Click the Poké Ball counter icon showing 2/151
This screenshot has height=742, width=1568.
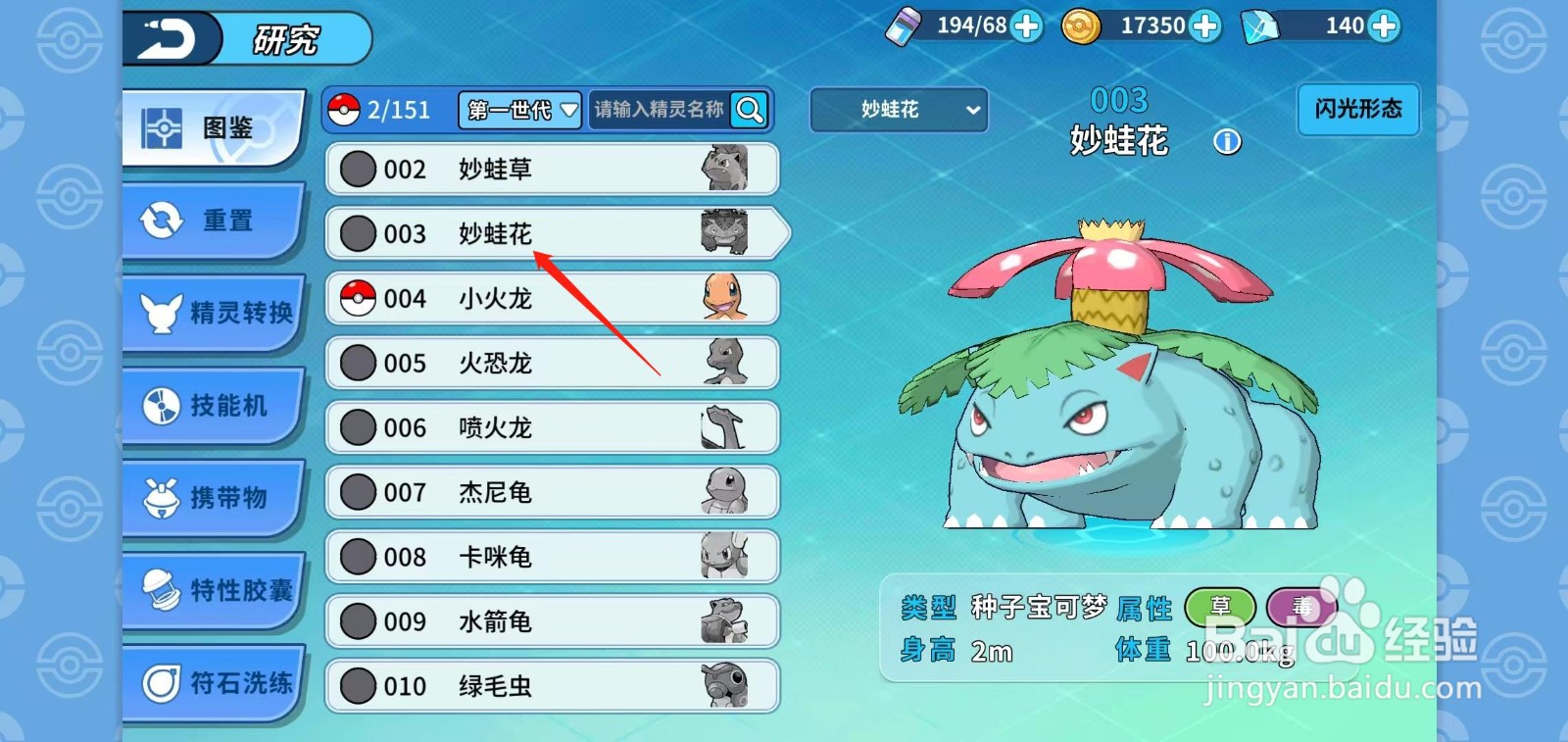342,110
